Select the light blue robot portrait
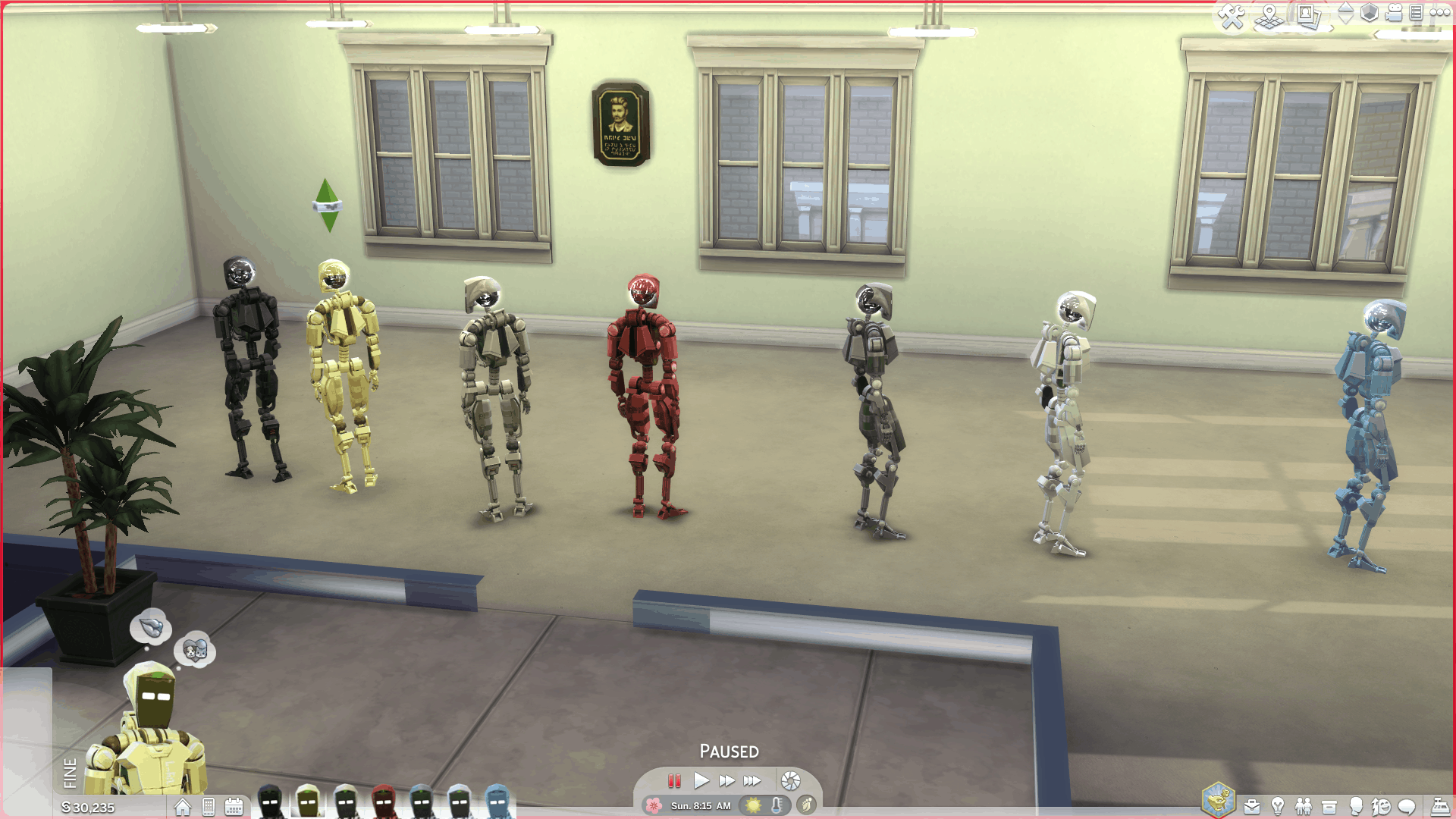This screenshot has height=819, width=1456. click(497, 802)
